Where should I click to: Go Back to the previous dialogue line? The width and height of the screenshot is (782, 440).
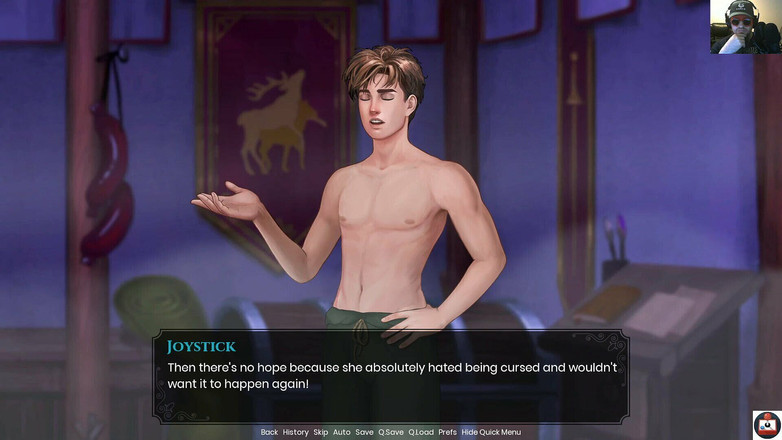coord(269,432)
